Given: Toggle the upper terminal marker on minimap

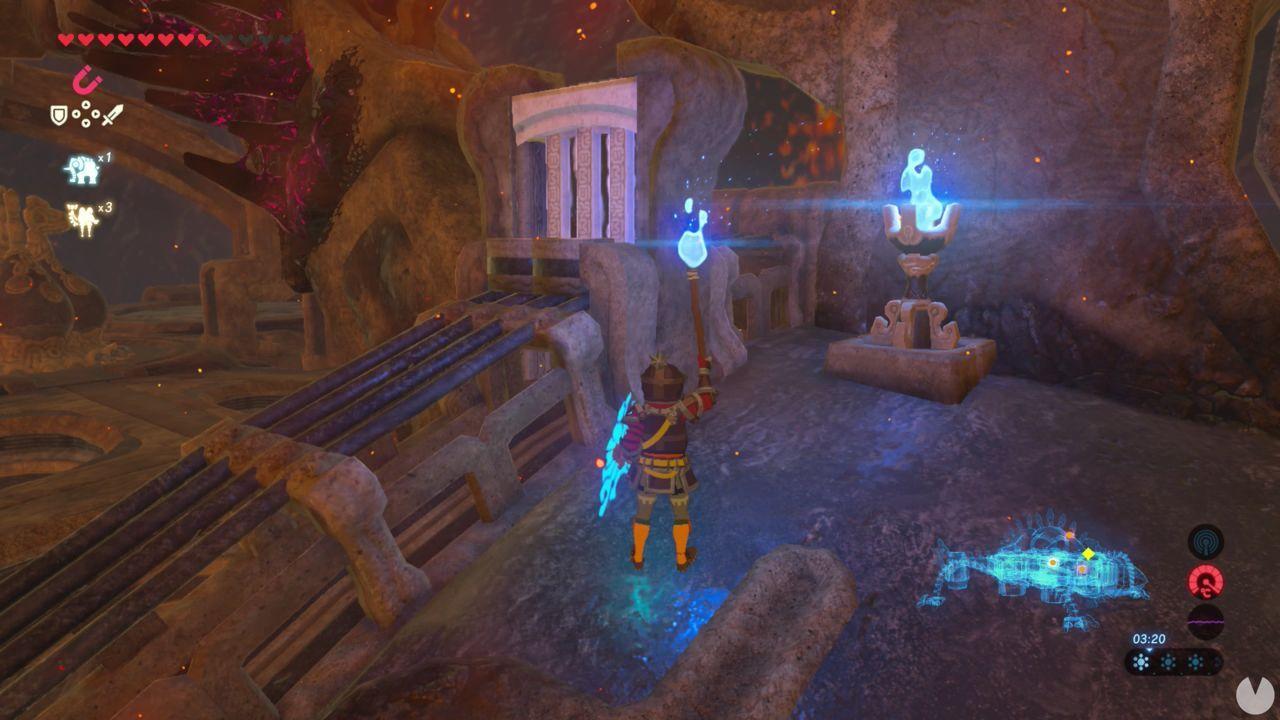Looking at the screenshot, I should pyautogui.click(x=1069, y=535).
